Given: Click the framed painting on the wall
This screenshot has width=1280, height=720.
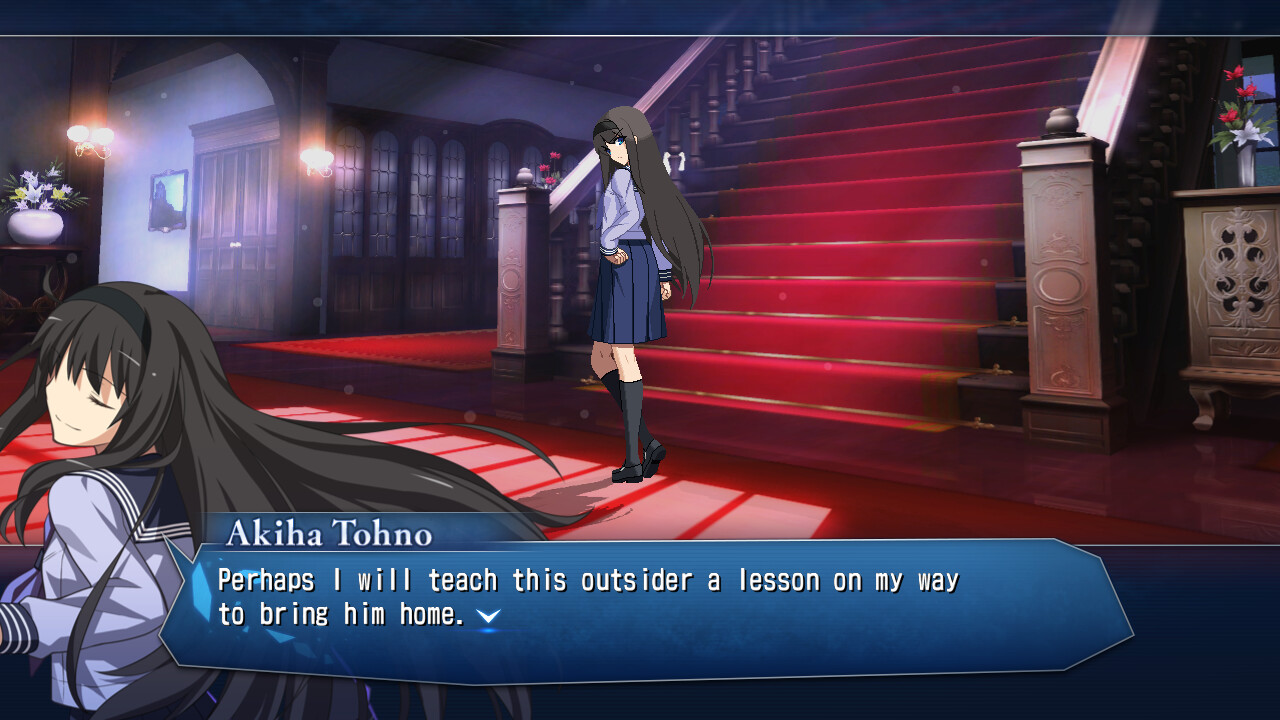Looking at the screenshot, I should [170, 196].
